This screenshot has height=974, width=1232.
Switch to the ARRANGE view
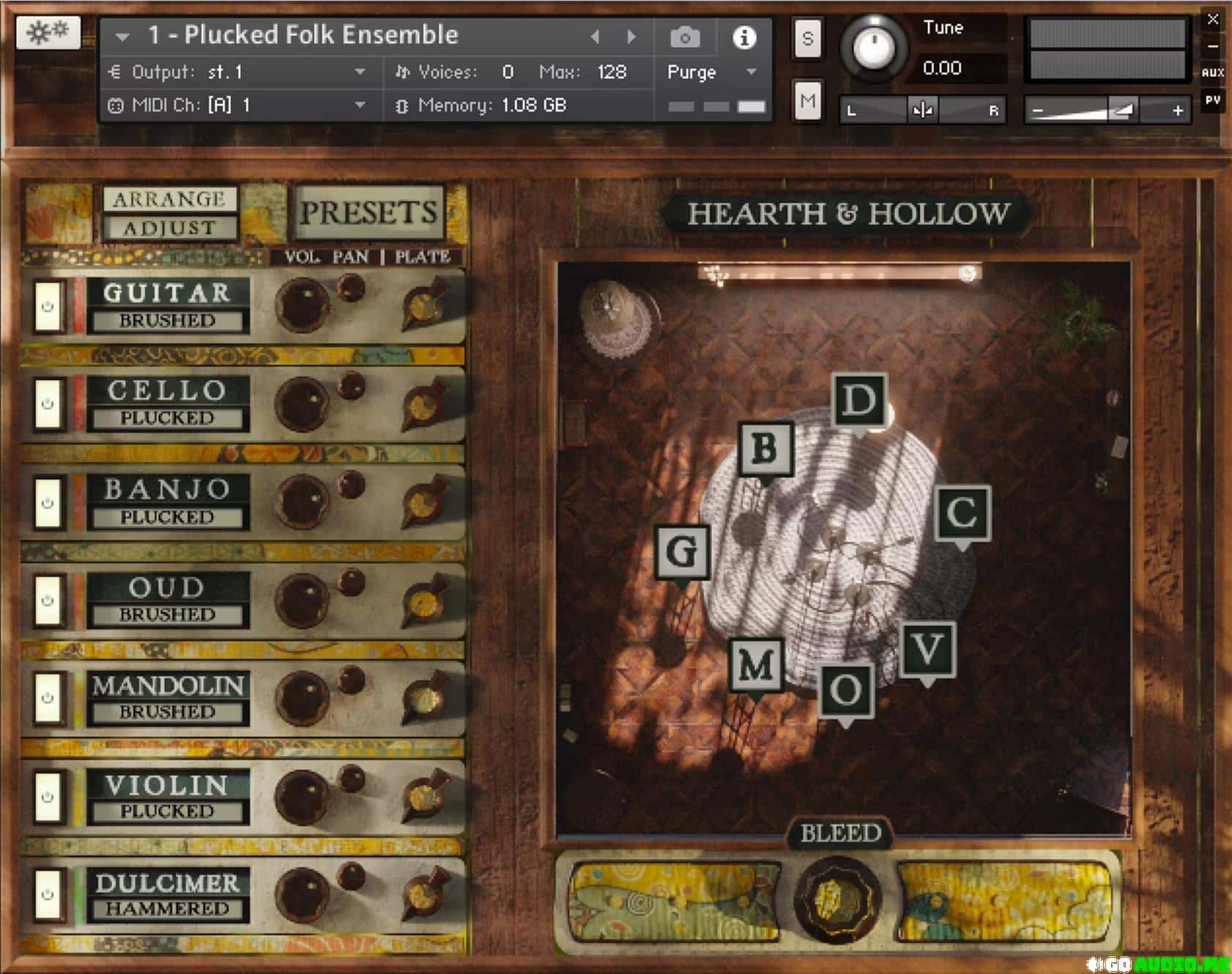pyautogui.click(x=168, y=199)
